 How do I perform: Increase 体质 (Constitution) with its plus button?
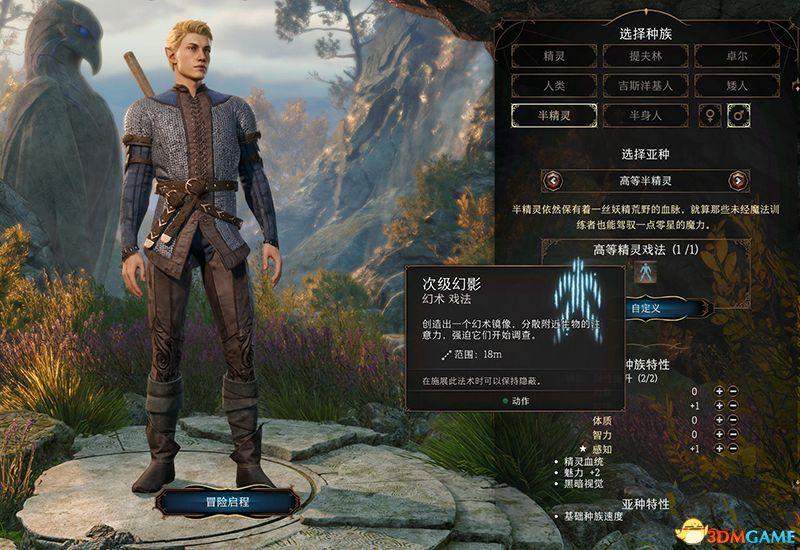point(719,422)
